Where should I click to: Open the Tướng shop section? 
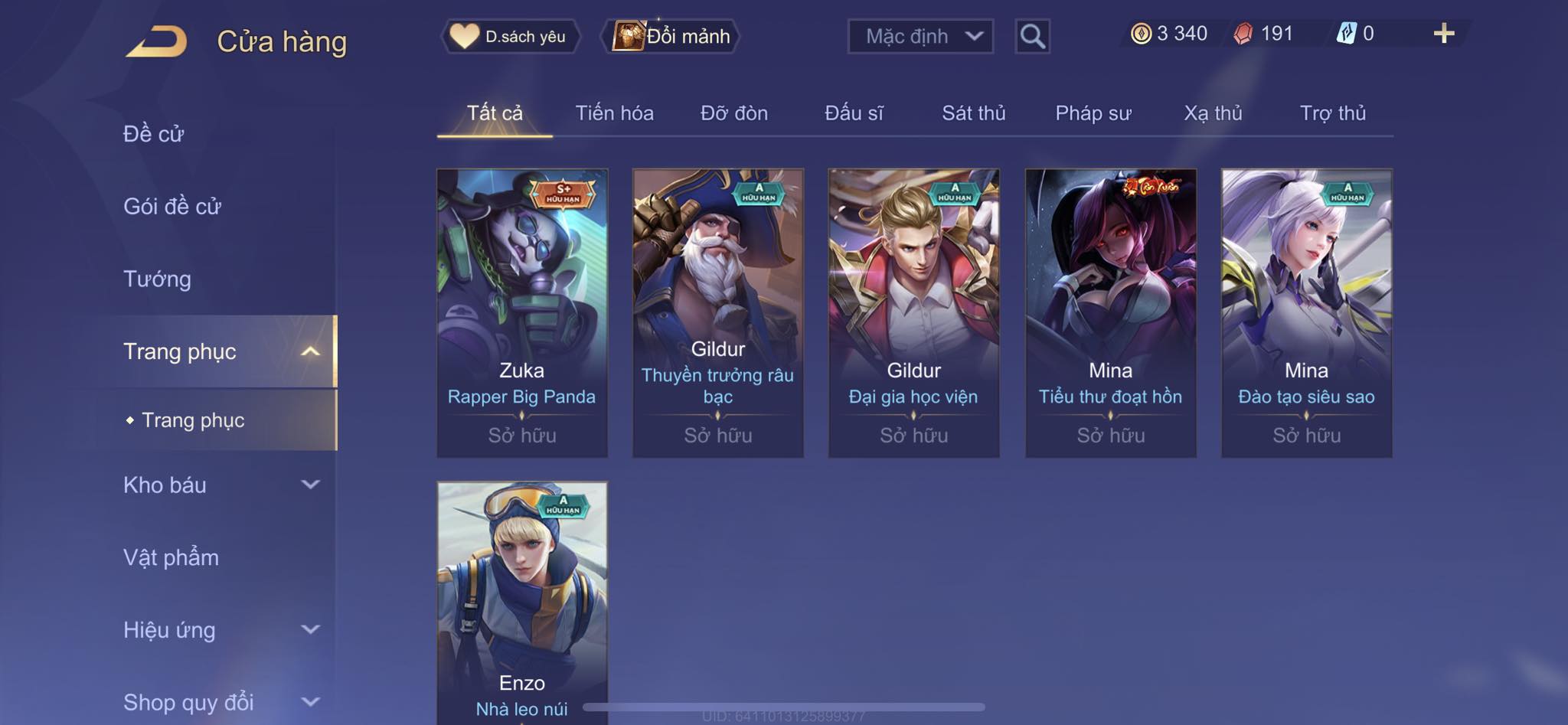coord(157,279)
